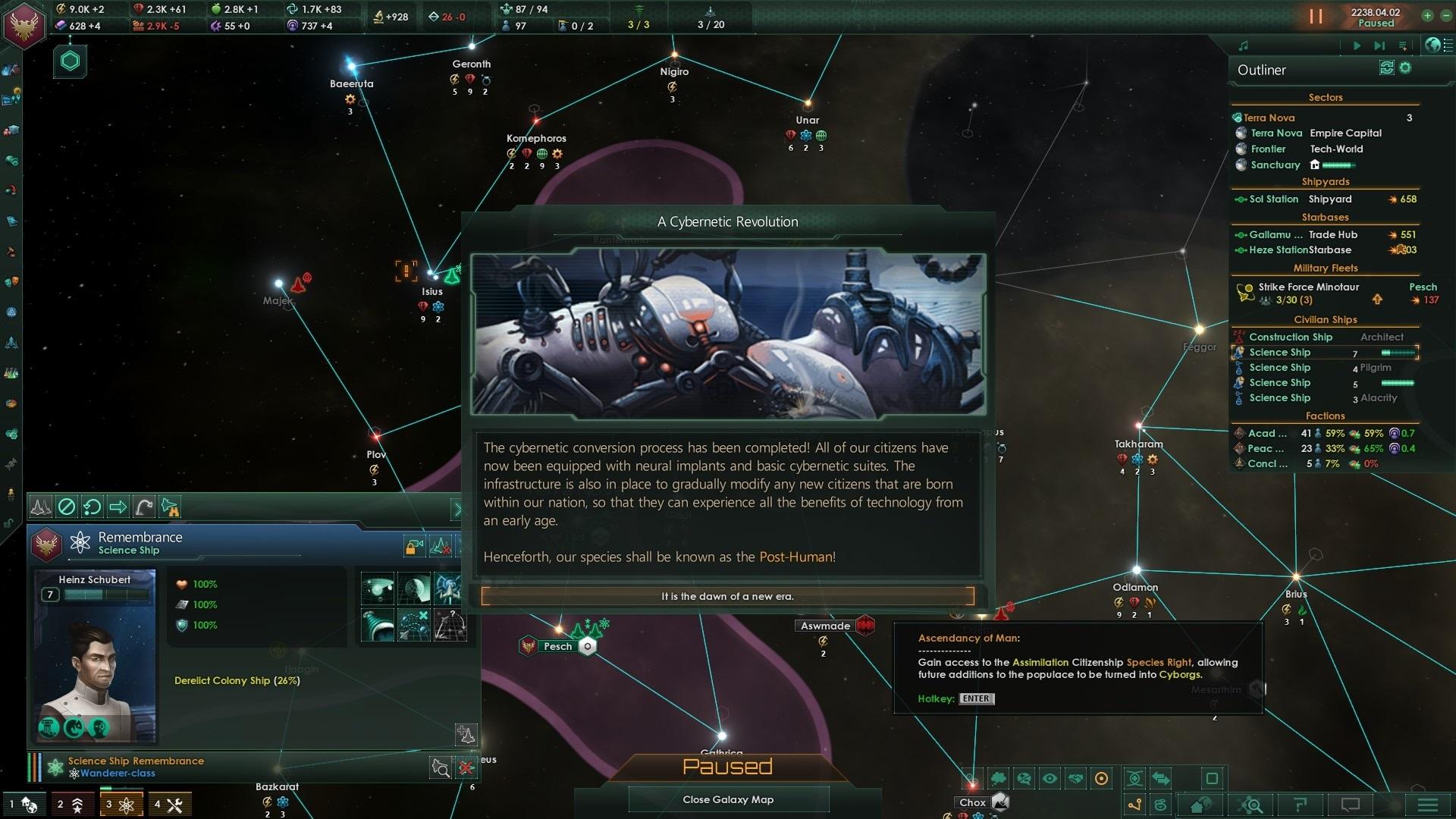Confirm 'It is the dawn of a new era.'
Screen dimensions: 1456x819
click(727, 596)
